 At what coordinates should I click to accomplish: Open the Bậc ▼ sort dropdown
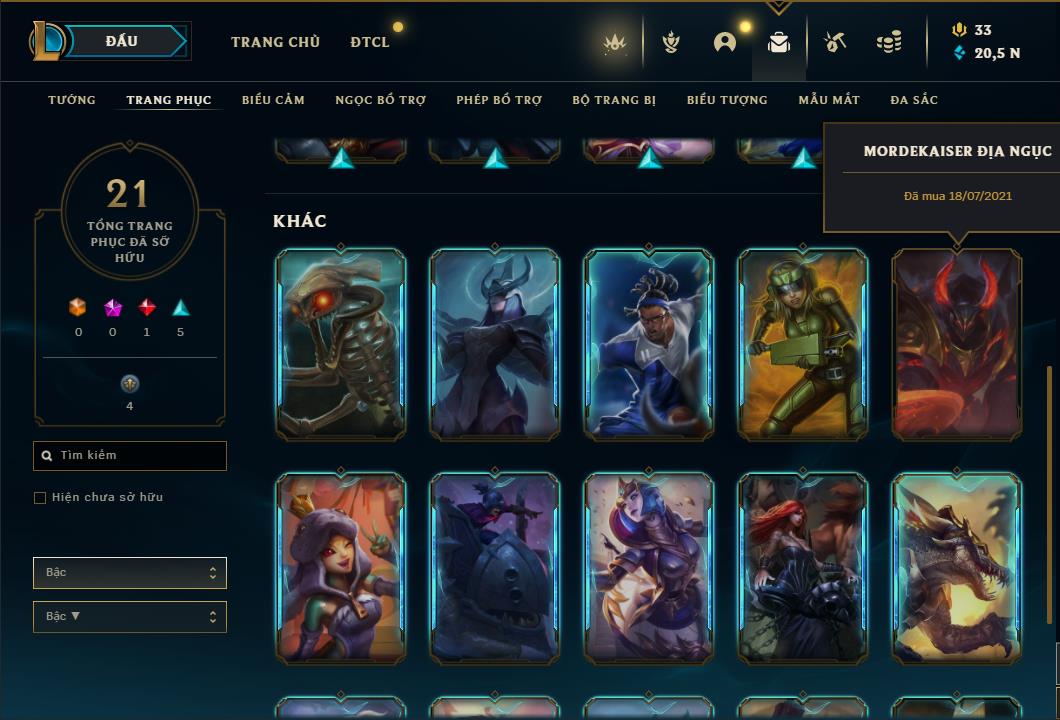pyautogui.click(x=130, y=617)
